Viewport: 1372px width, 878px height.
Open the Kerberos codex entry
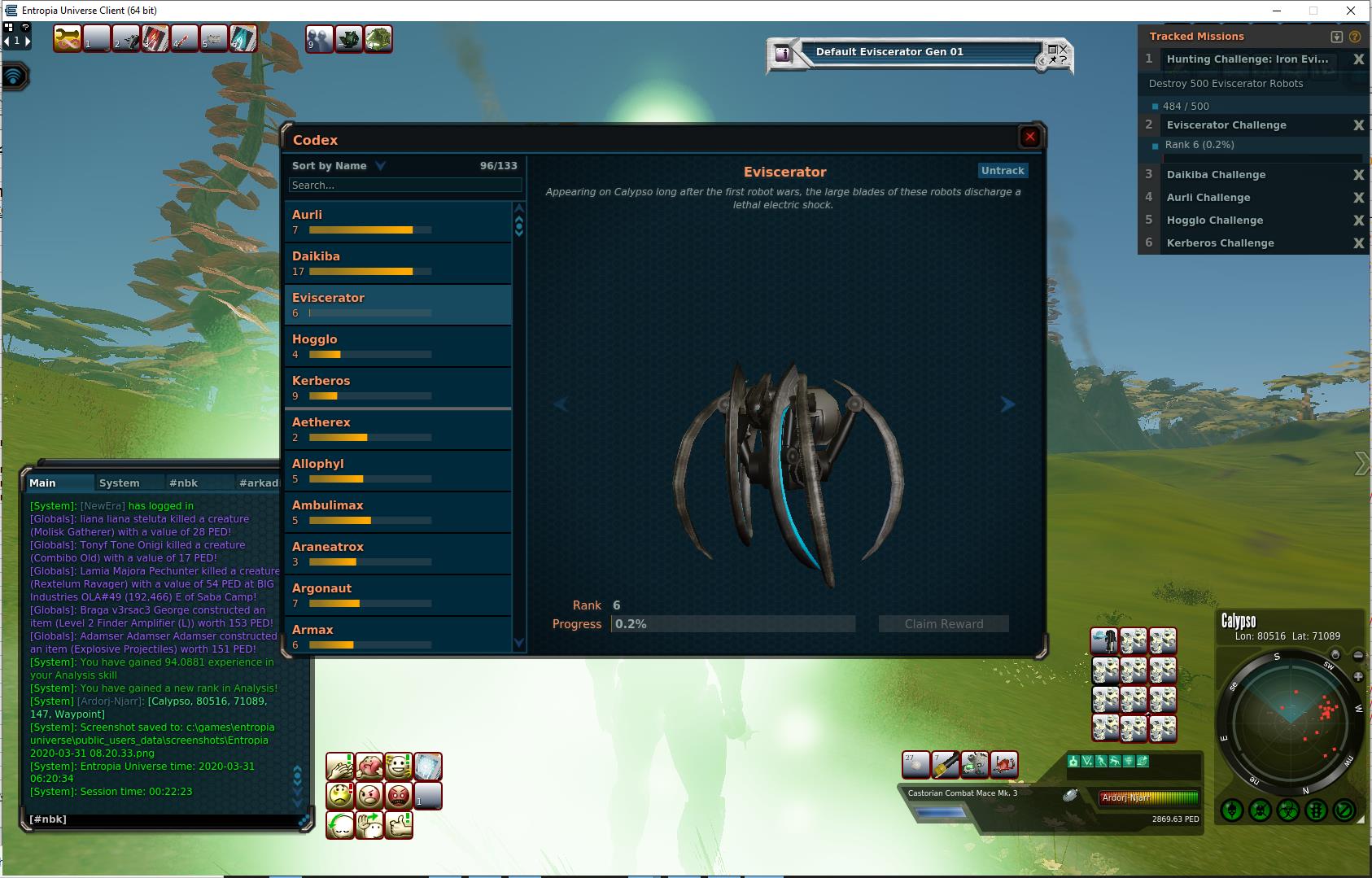pos(398,387)
